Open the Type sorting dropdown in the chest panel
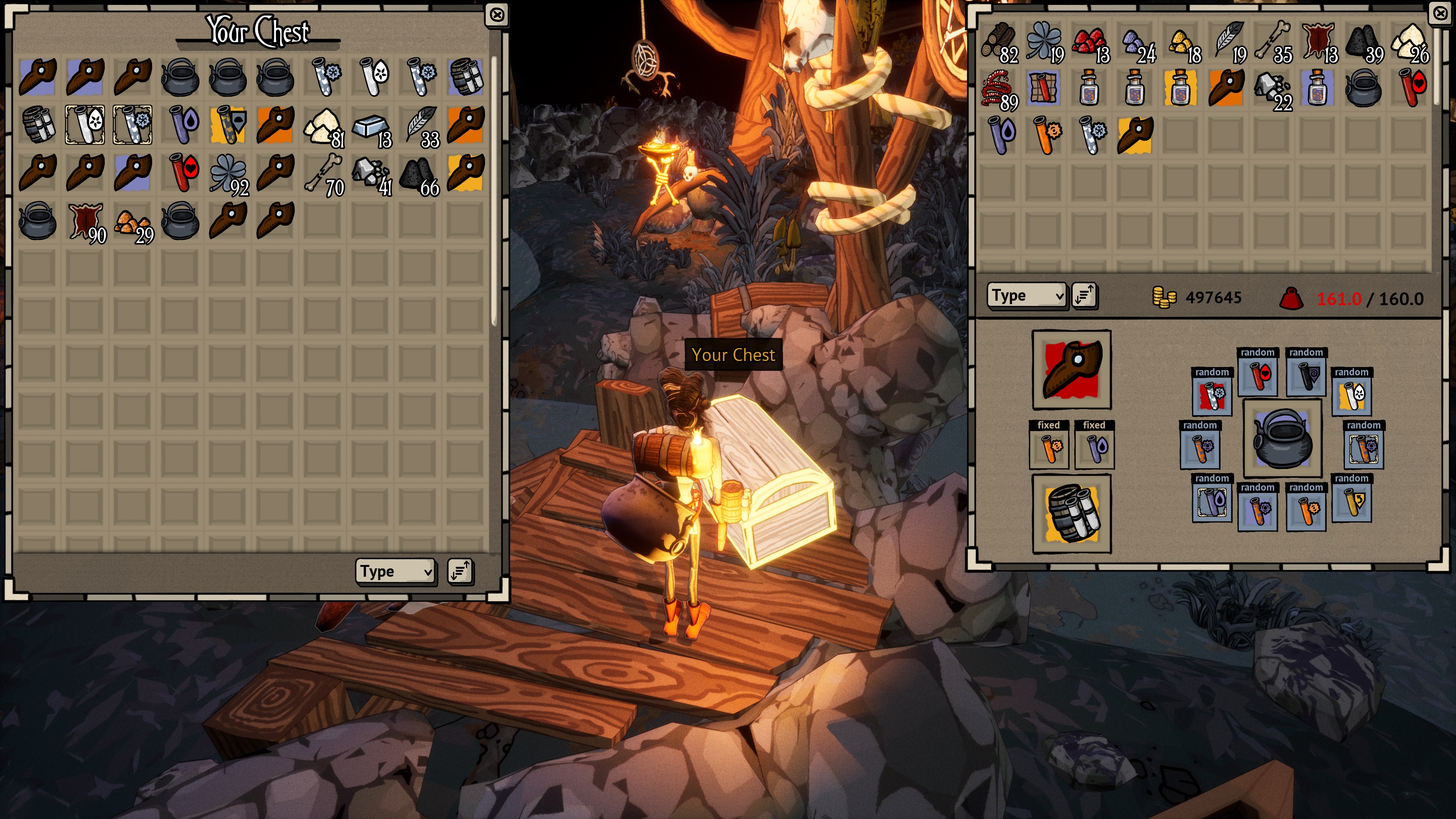The image size is (1456, 819). 394,571
